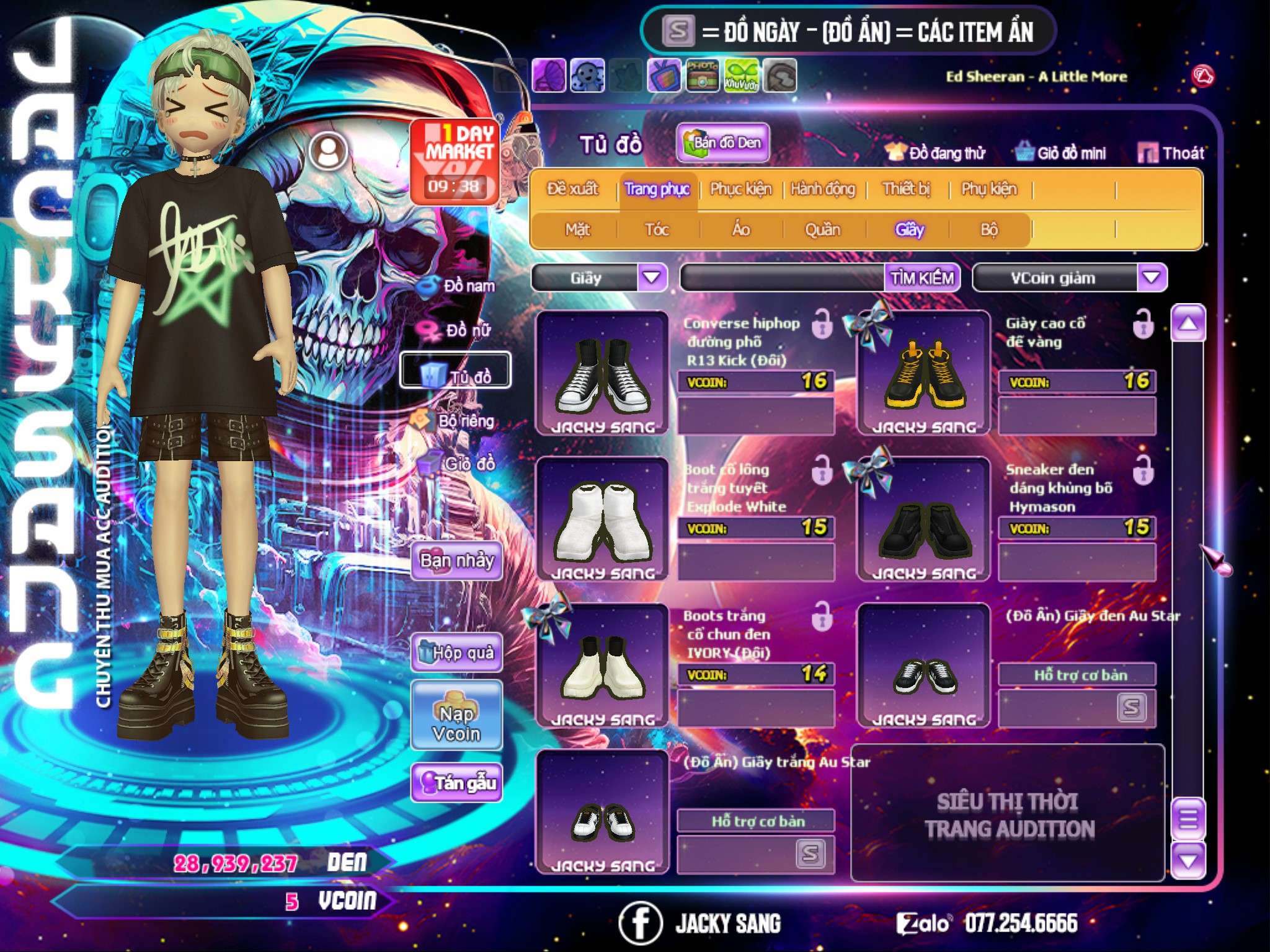Switch to the Phục kiện tab
The width and height of the screenshot is (1270, 952).
pos(740,189)
